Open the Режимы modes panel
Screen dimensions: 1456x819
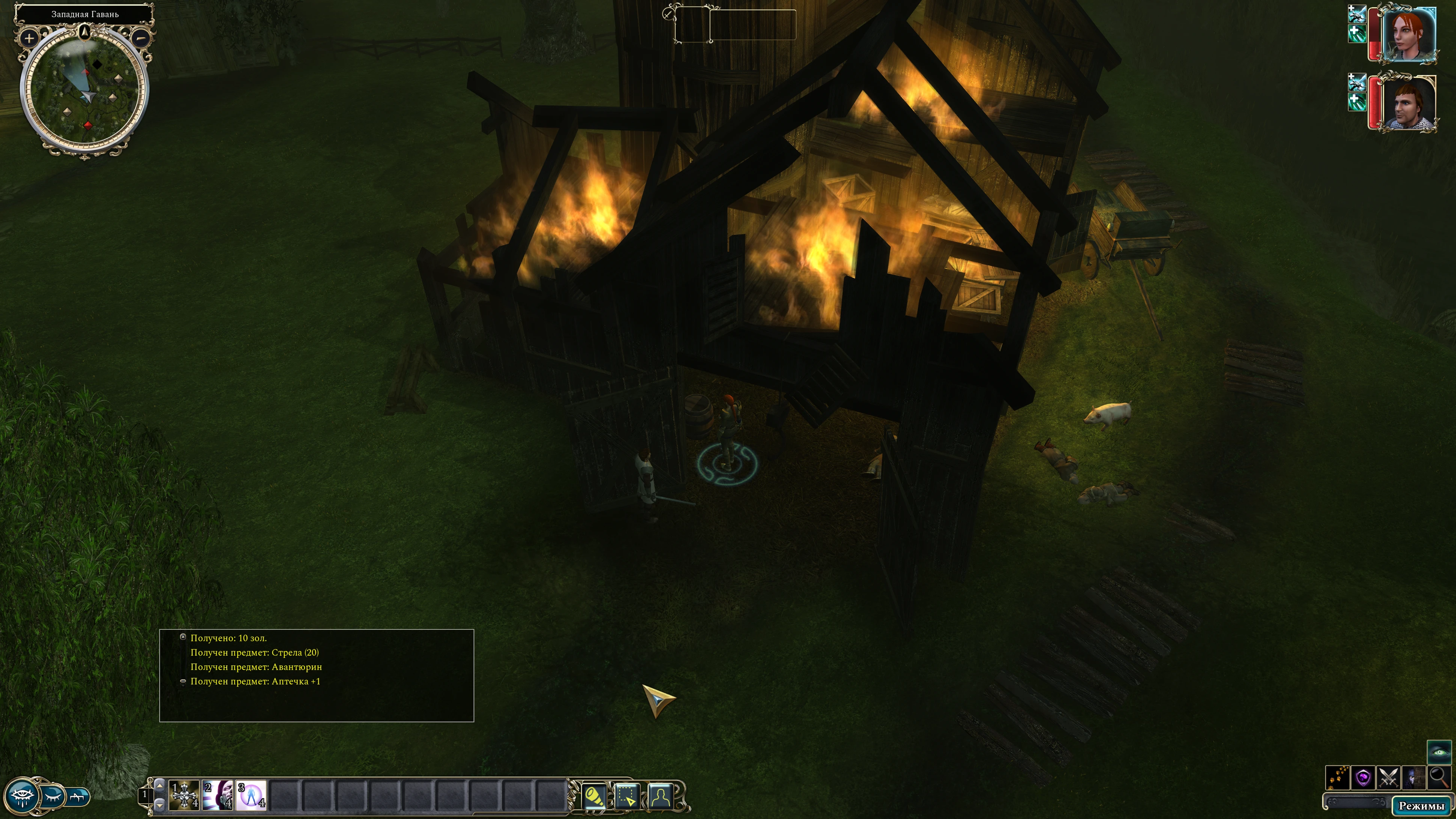[1421, 806]
